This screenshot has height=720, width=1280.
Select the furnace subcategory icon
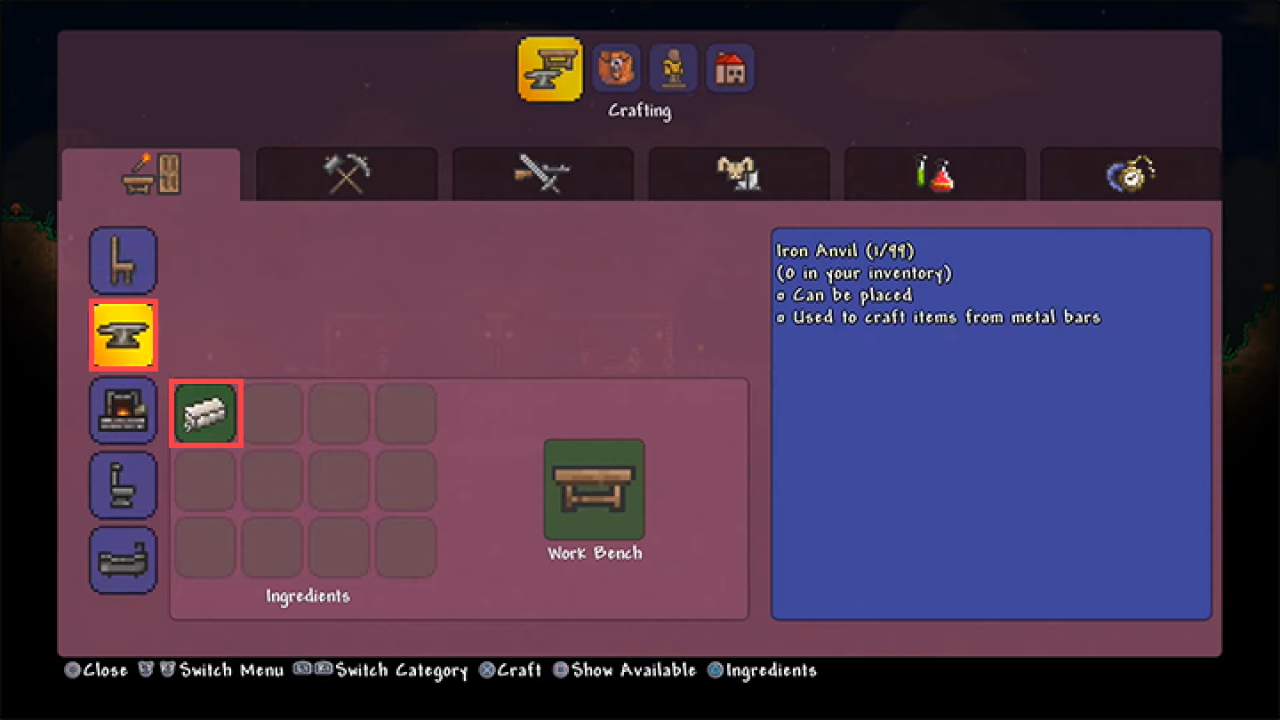pyautogui.click(x=123, y=410)
